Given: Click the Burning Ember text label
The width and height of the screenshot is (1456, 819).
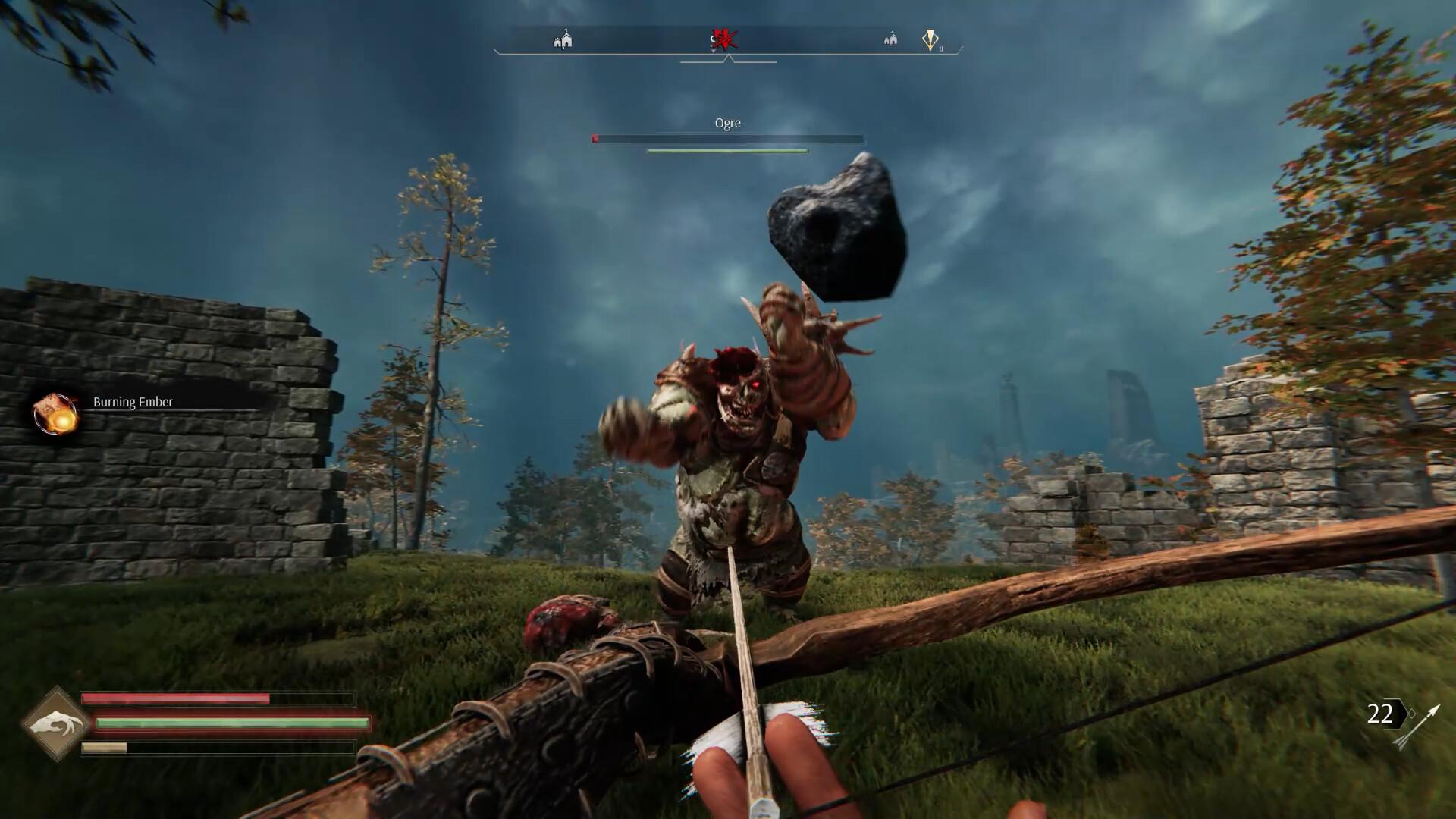Looking at the screenshot, I should point(133,402).
